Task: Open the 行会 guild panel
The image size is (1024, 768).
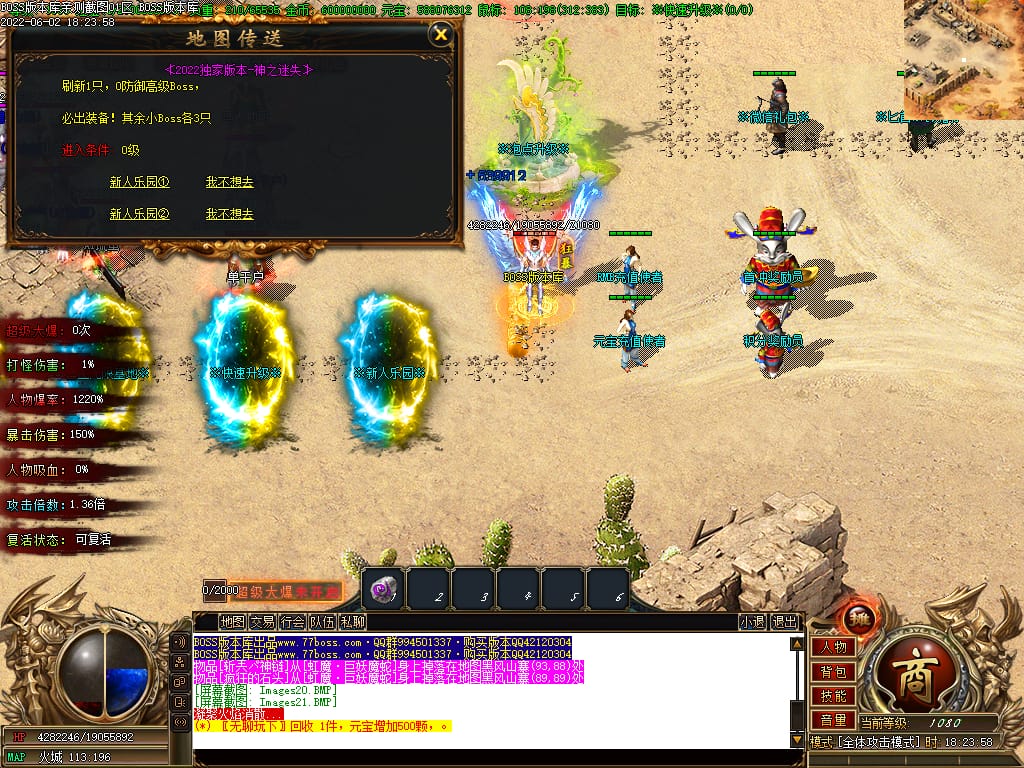Action: 292,622
